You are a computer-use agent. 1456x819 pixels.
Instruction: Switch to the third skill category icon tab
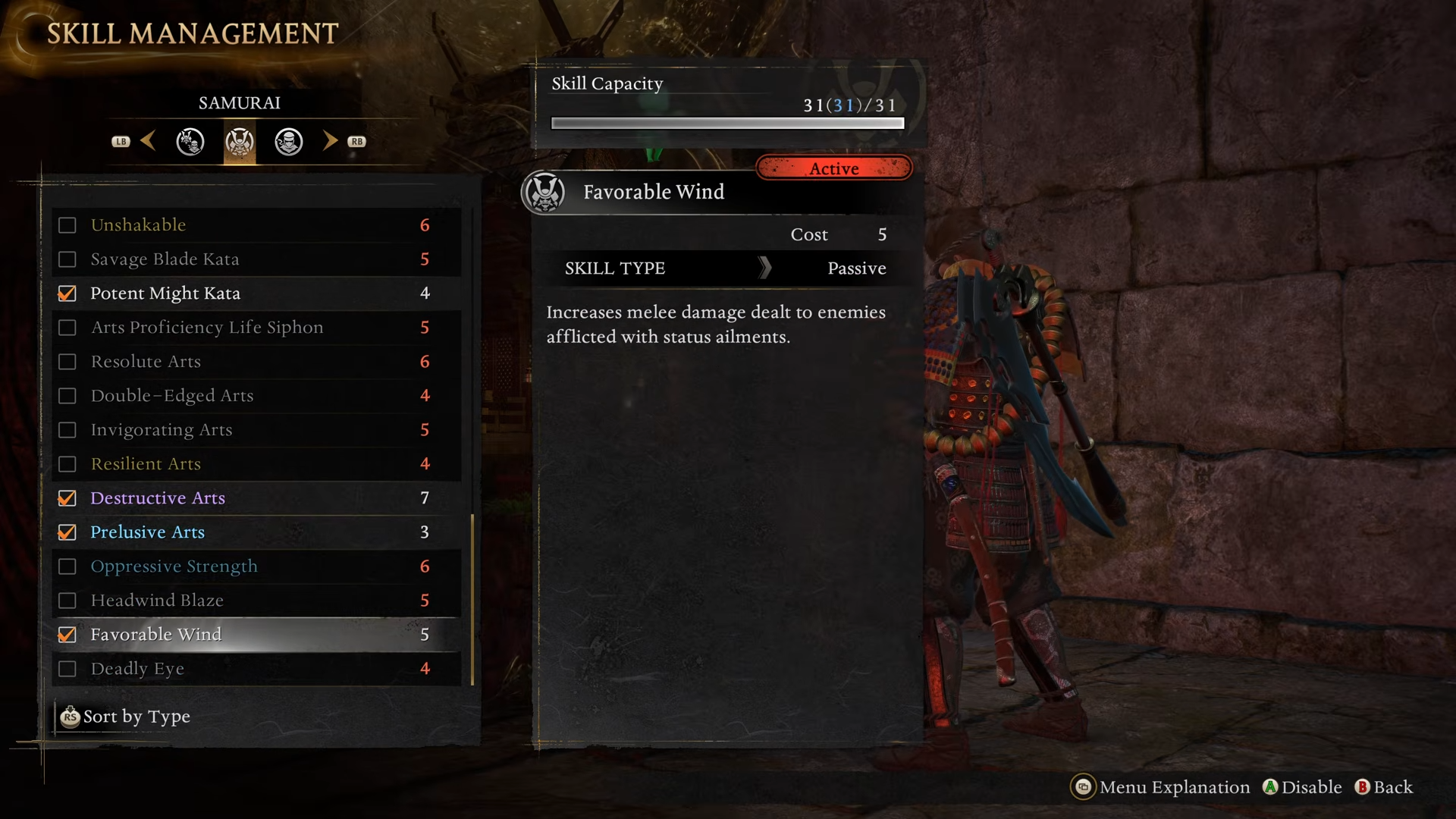click(x=288, y=142)
